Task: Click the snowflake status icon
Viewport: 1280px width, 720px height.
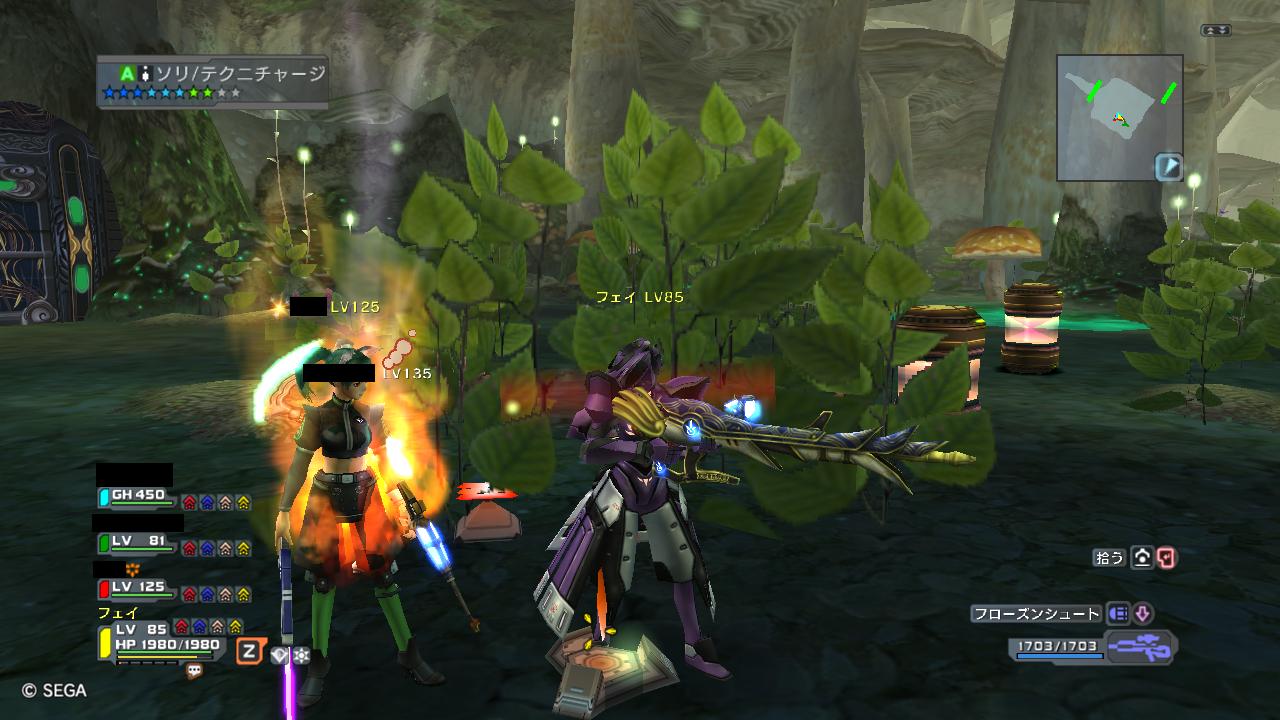Action: [300, 656]
